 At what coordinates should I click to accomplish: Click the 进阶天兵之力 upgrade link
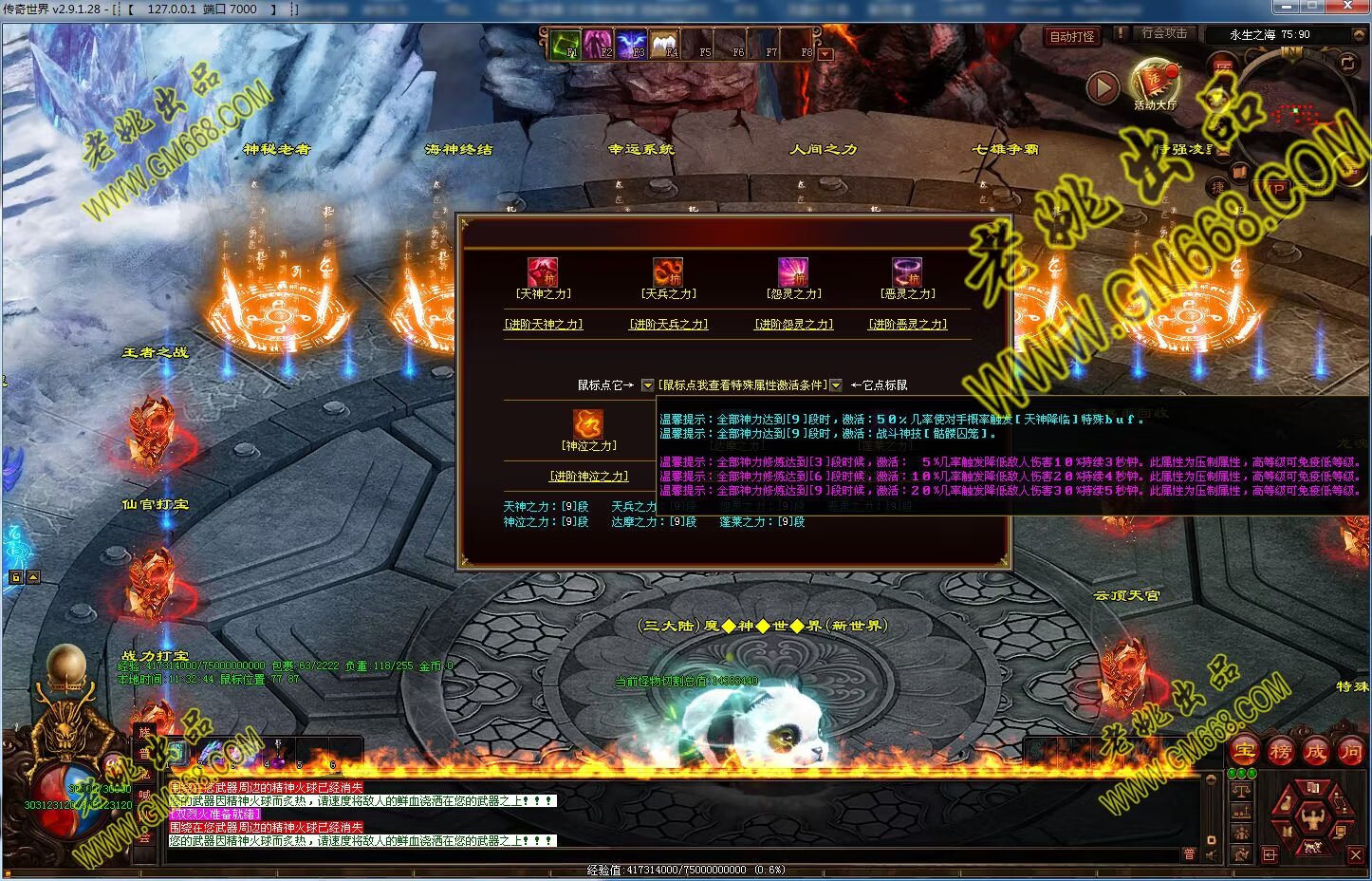point(668,325)
